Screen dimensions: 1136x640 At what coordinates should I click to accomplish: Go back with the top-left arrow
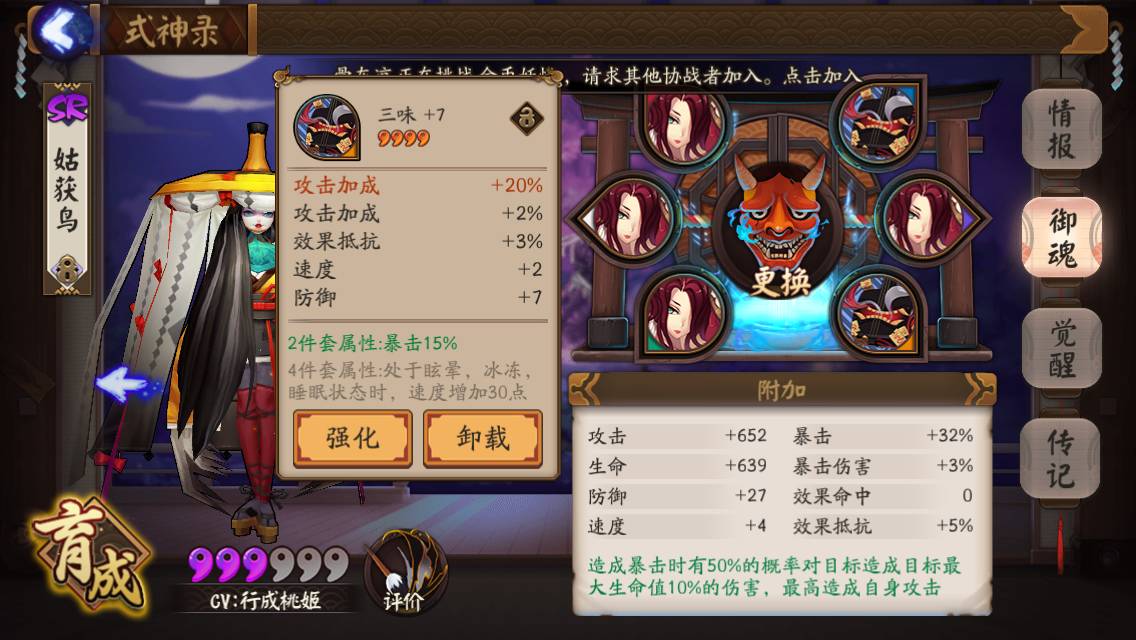coord(60,30)
